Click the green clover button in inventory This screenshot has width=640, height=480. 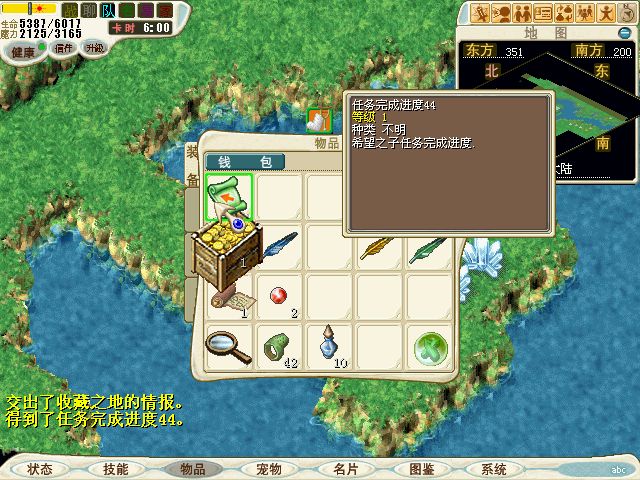pos(431,349)
